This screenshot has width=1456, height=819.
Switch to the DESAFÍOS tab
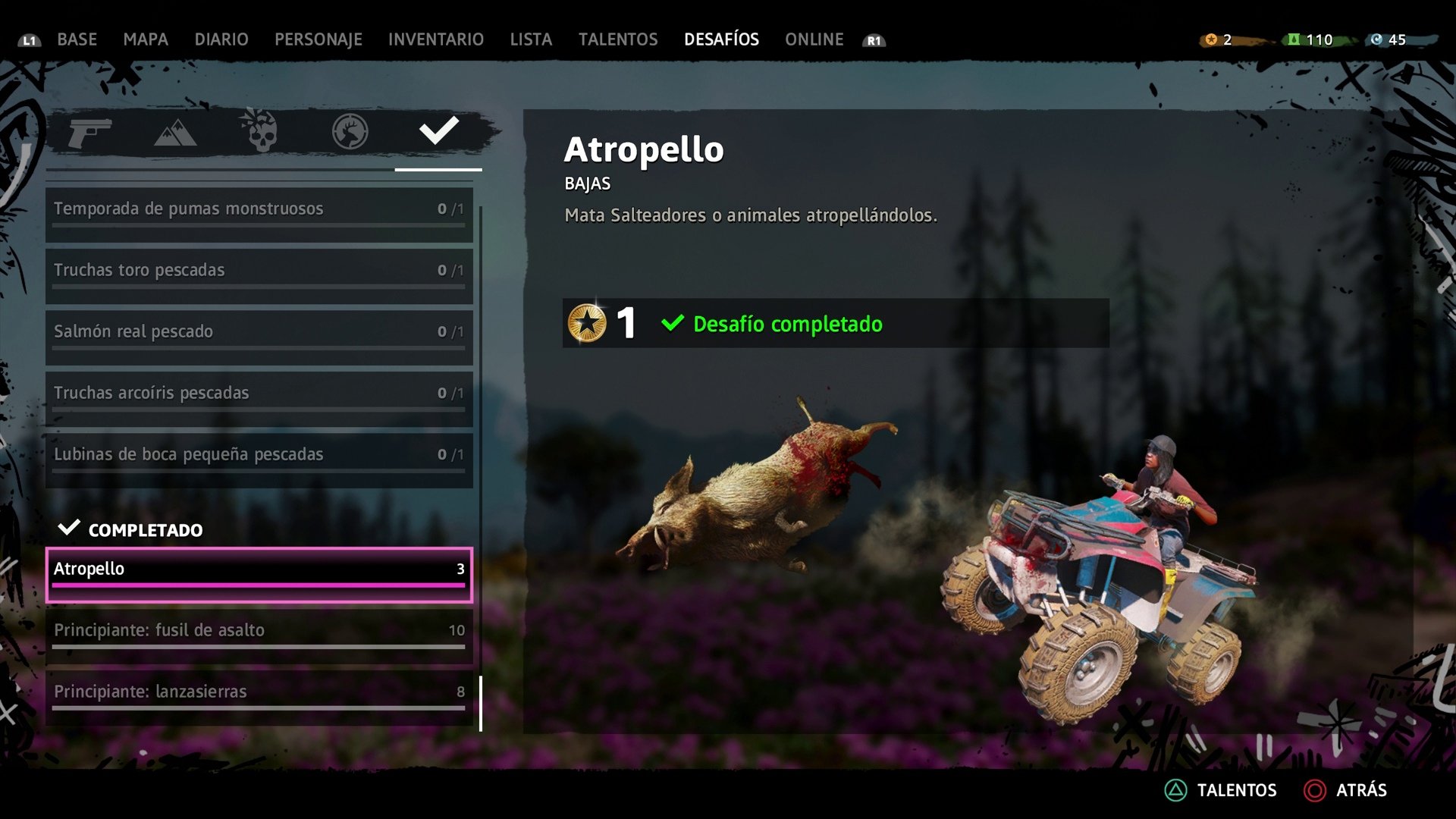click(720, 39)
